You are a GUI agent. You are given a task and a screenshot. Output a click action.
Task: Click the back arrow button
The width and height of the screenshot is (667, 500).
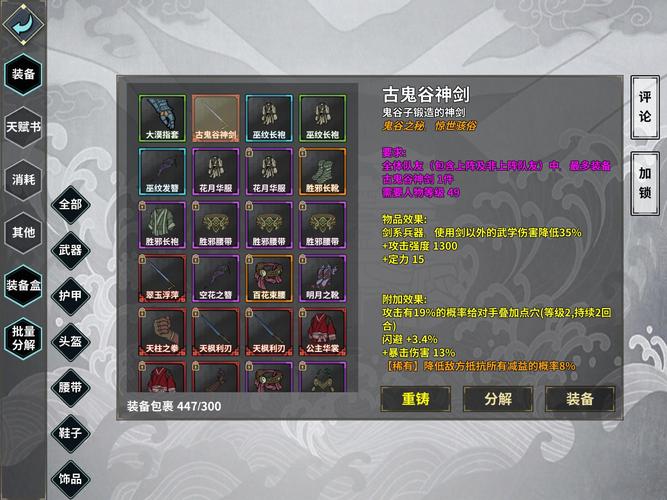click(22, 23)
